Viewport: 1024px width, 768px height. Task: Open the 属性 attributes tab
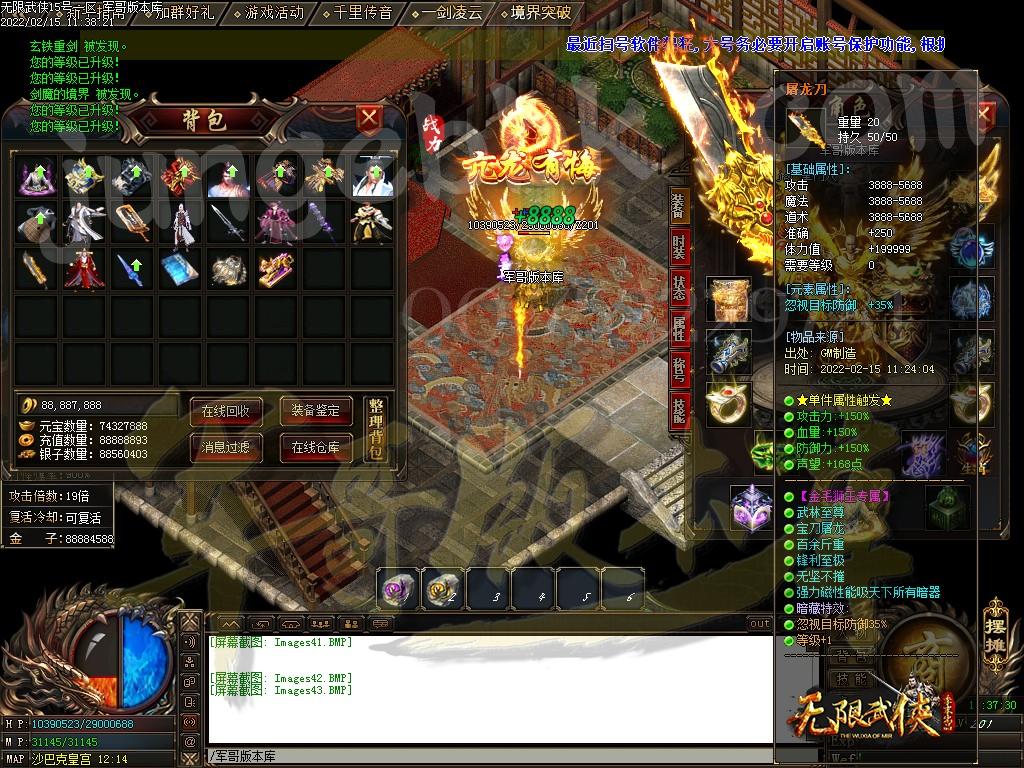click(678, 328)
